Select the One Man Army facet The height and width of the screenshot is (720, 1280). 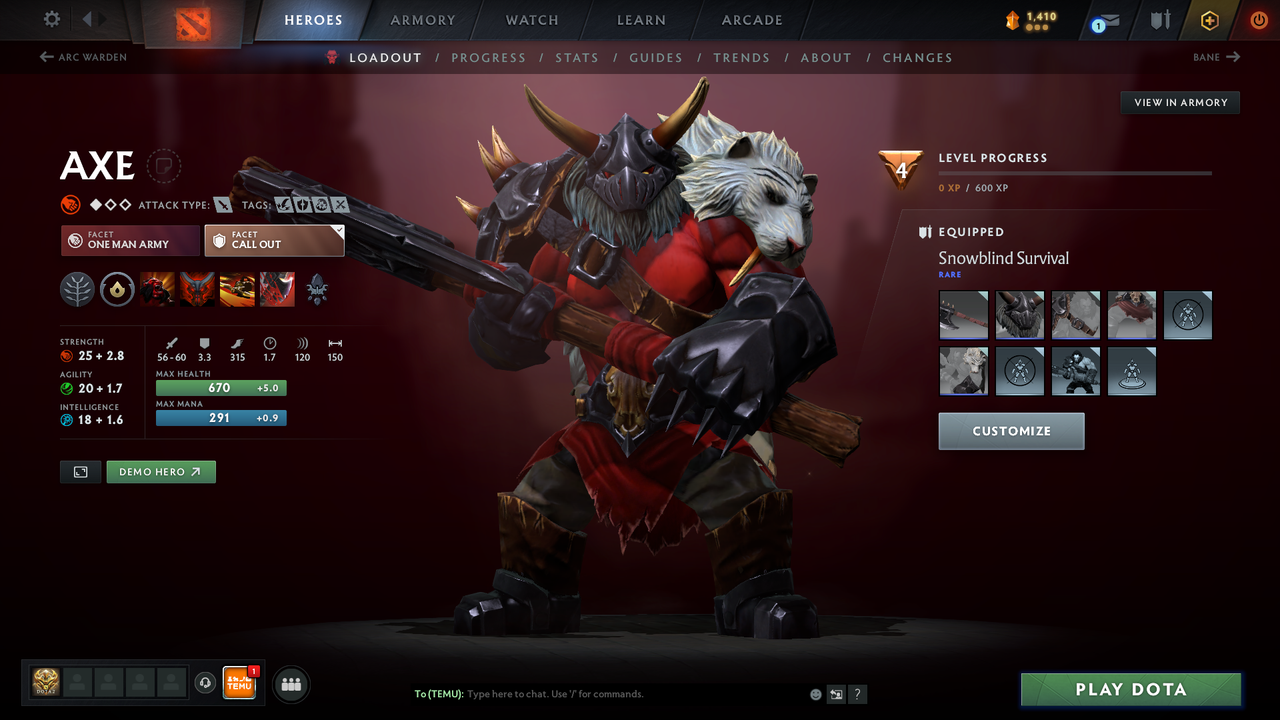[x=129, y=240]
